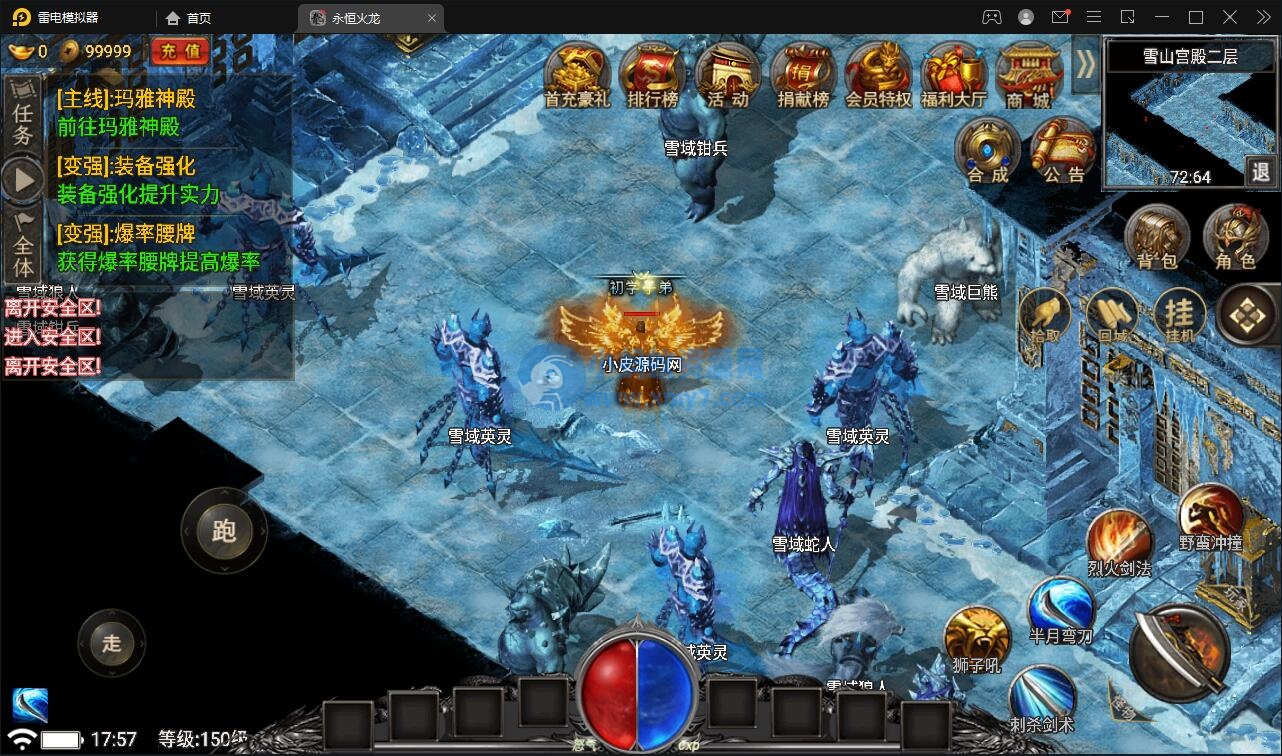Switch to the 首页 emulator home tab
Screen dimensions: 1282x756
(189, 18)
